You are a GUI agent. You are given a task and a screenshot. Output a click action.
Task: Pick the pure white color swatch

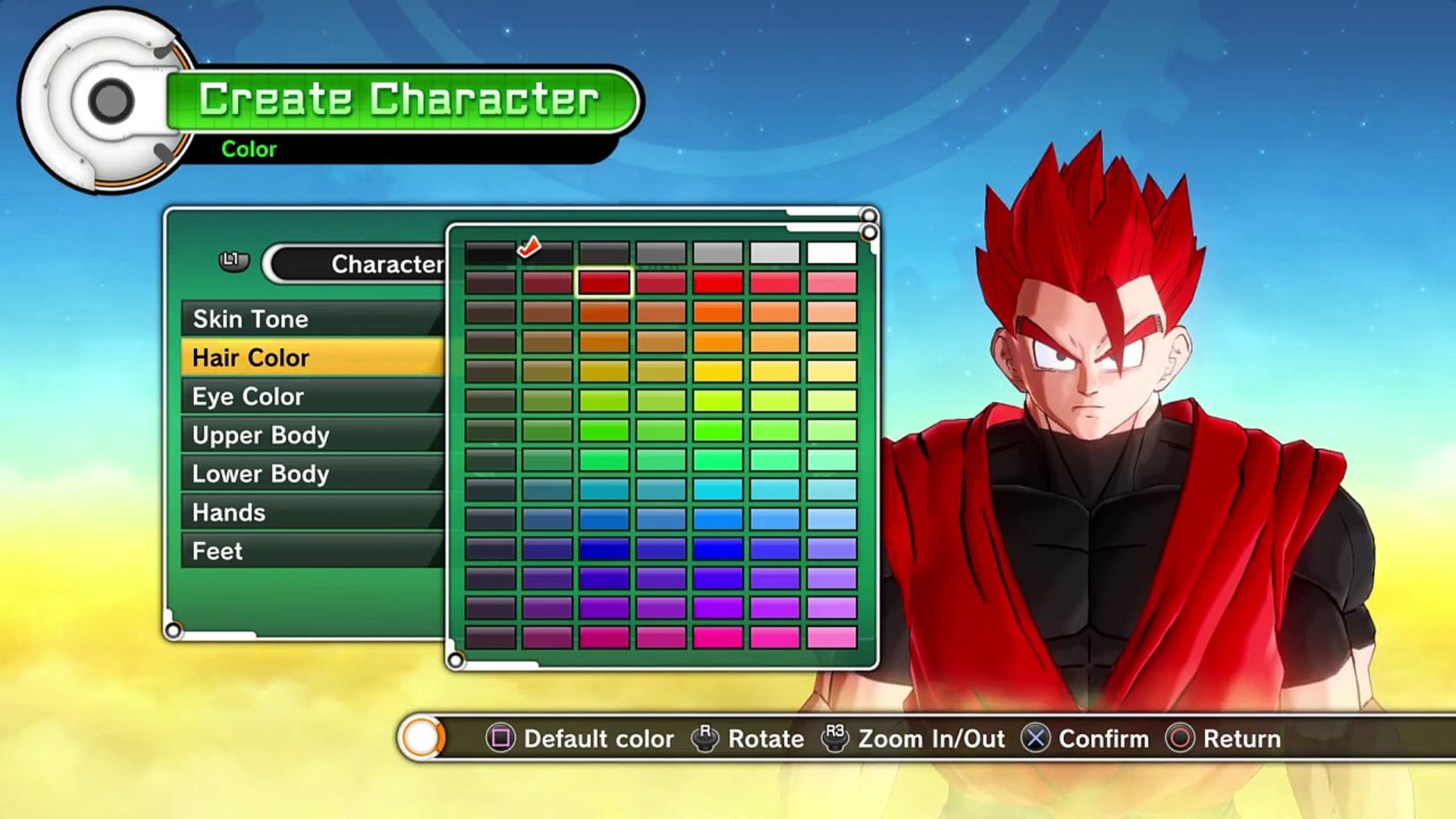(x=831, y=253)
